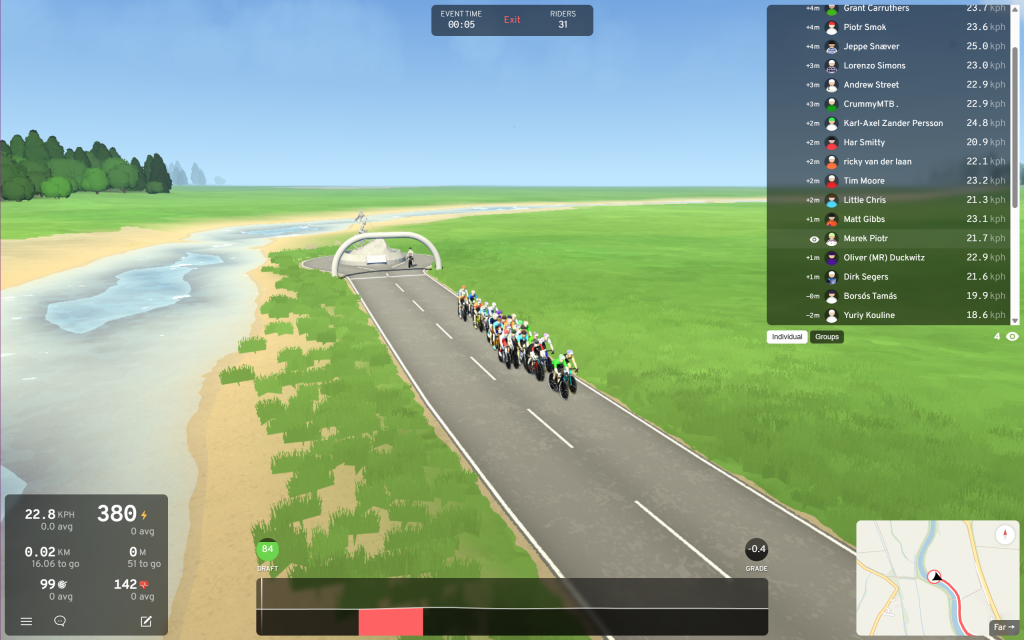Open the route minimap
Viewport: 1024px width, 640px height.
[930, 575]
